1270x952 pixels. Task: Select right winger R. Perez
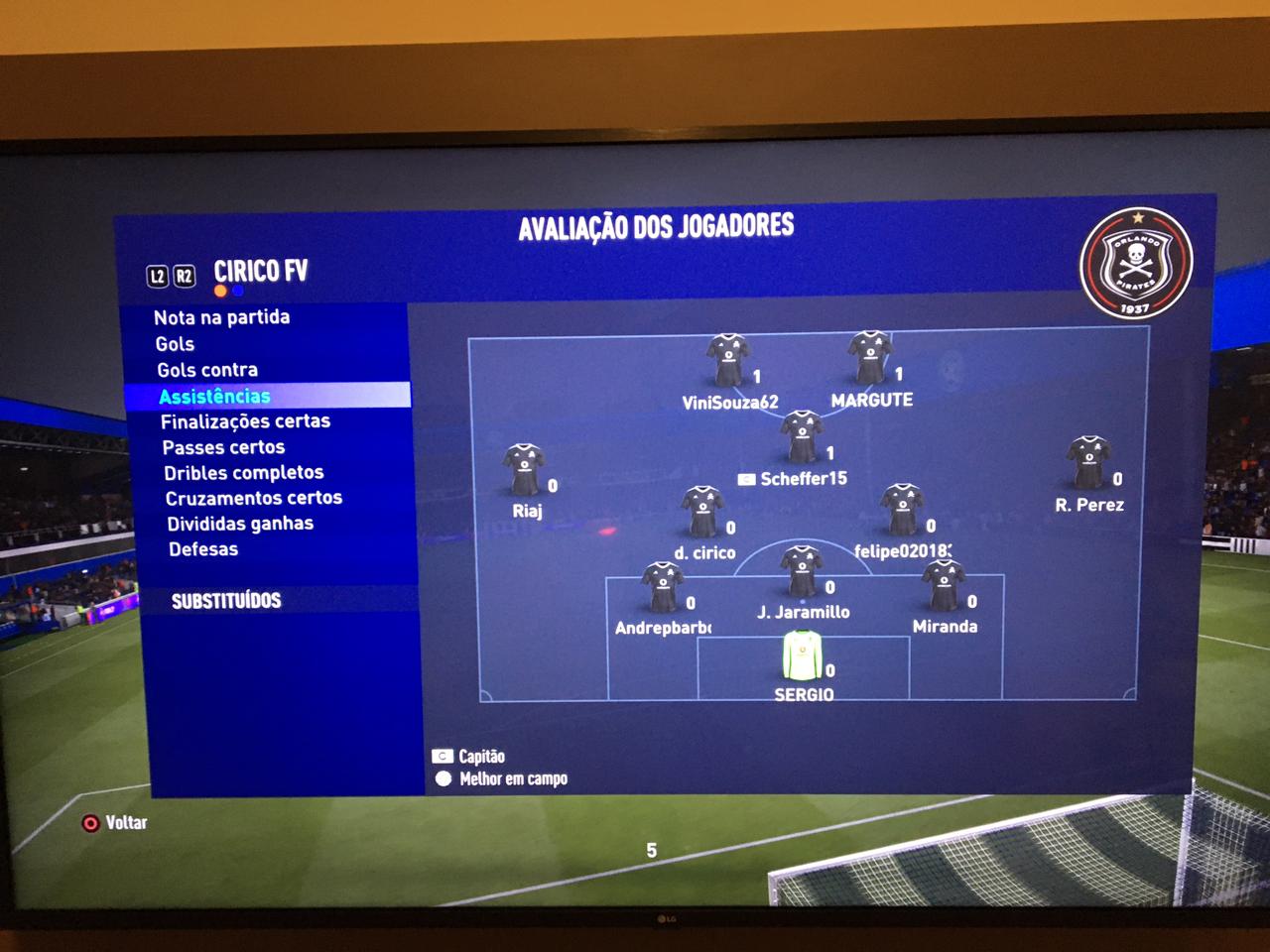point(1088,463)
